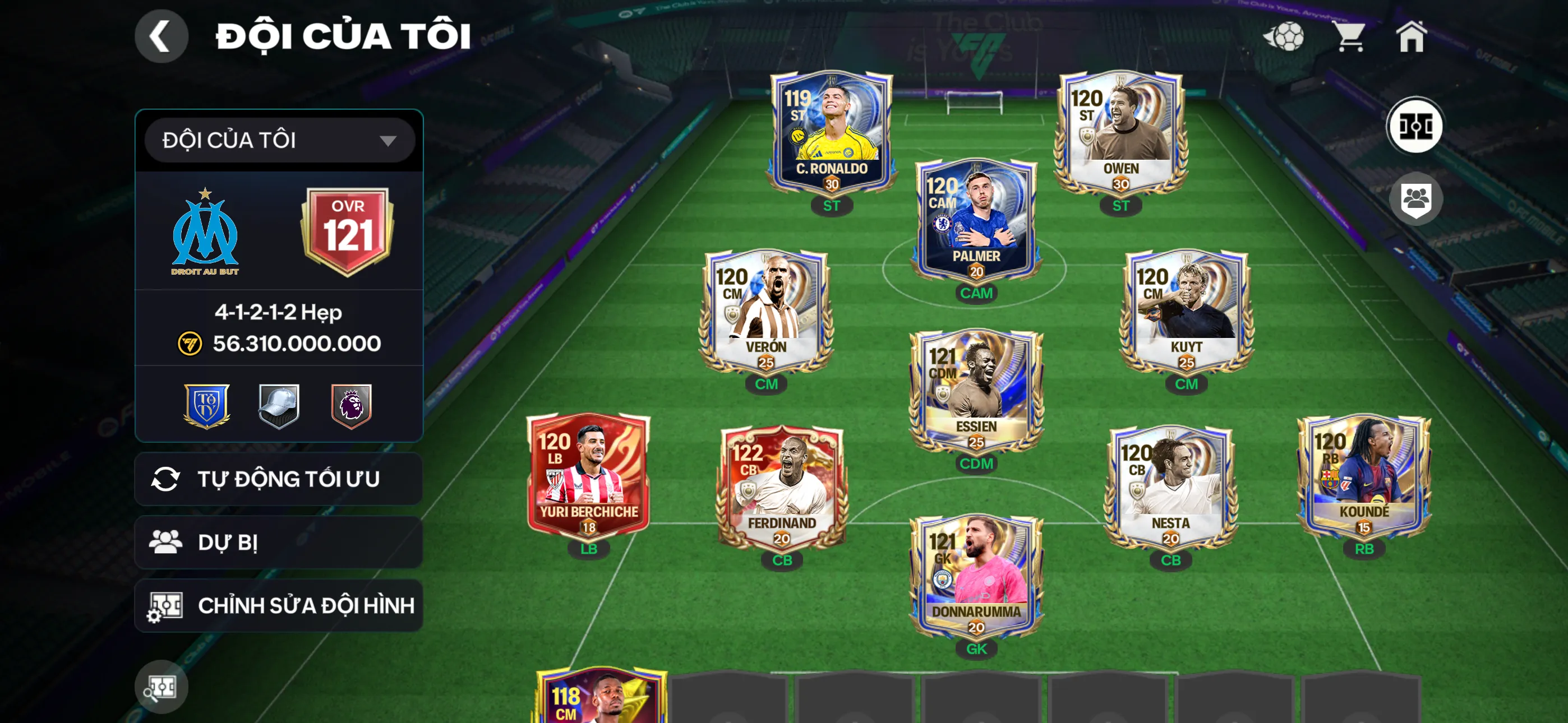This screenshot has width=1568, height=723.
Task: Open DỰ BỊ substitutes panel
Action: (278, 541)
